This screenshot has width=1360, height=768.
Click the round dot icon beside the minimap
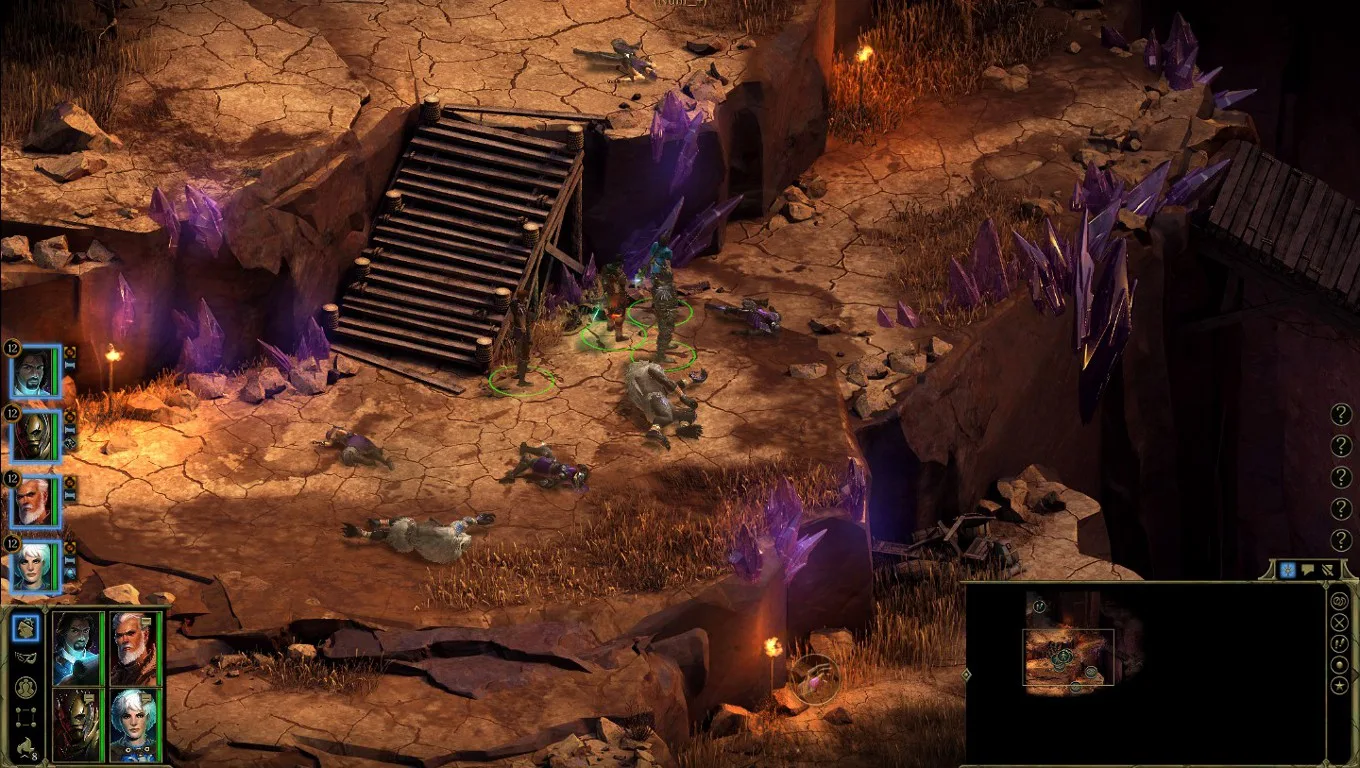click(x=1340, y=664)
